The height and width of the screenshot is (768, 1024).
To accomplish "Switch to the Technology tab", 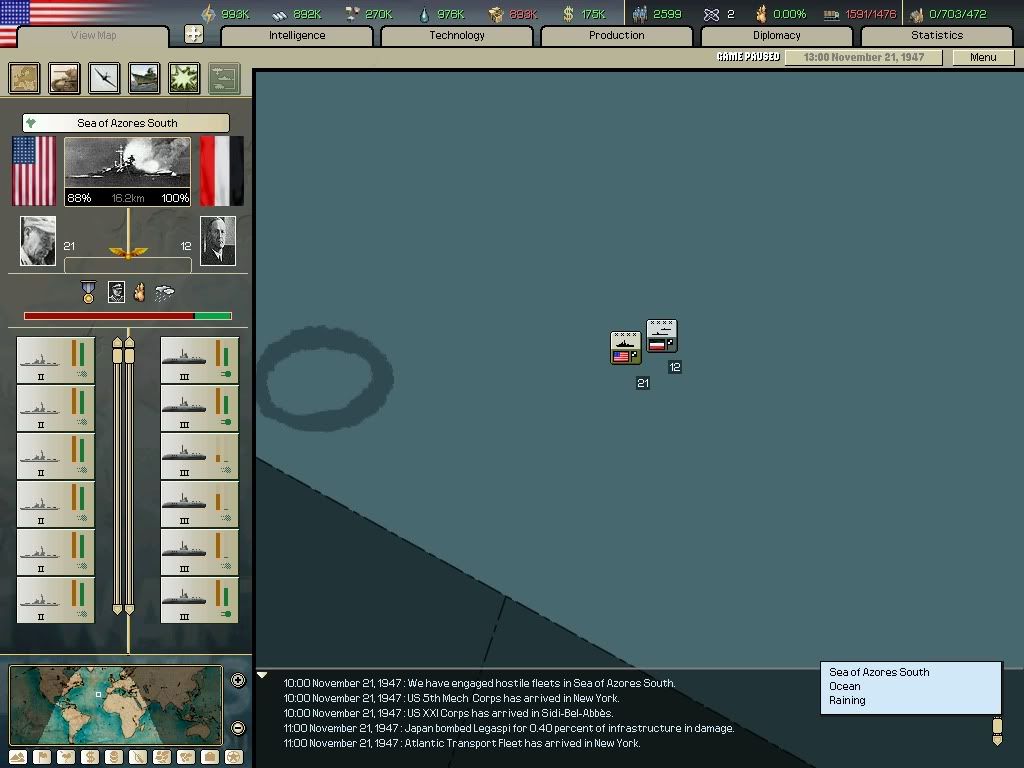I will coord(457,36).
